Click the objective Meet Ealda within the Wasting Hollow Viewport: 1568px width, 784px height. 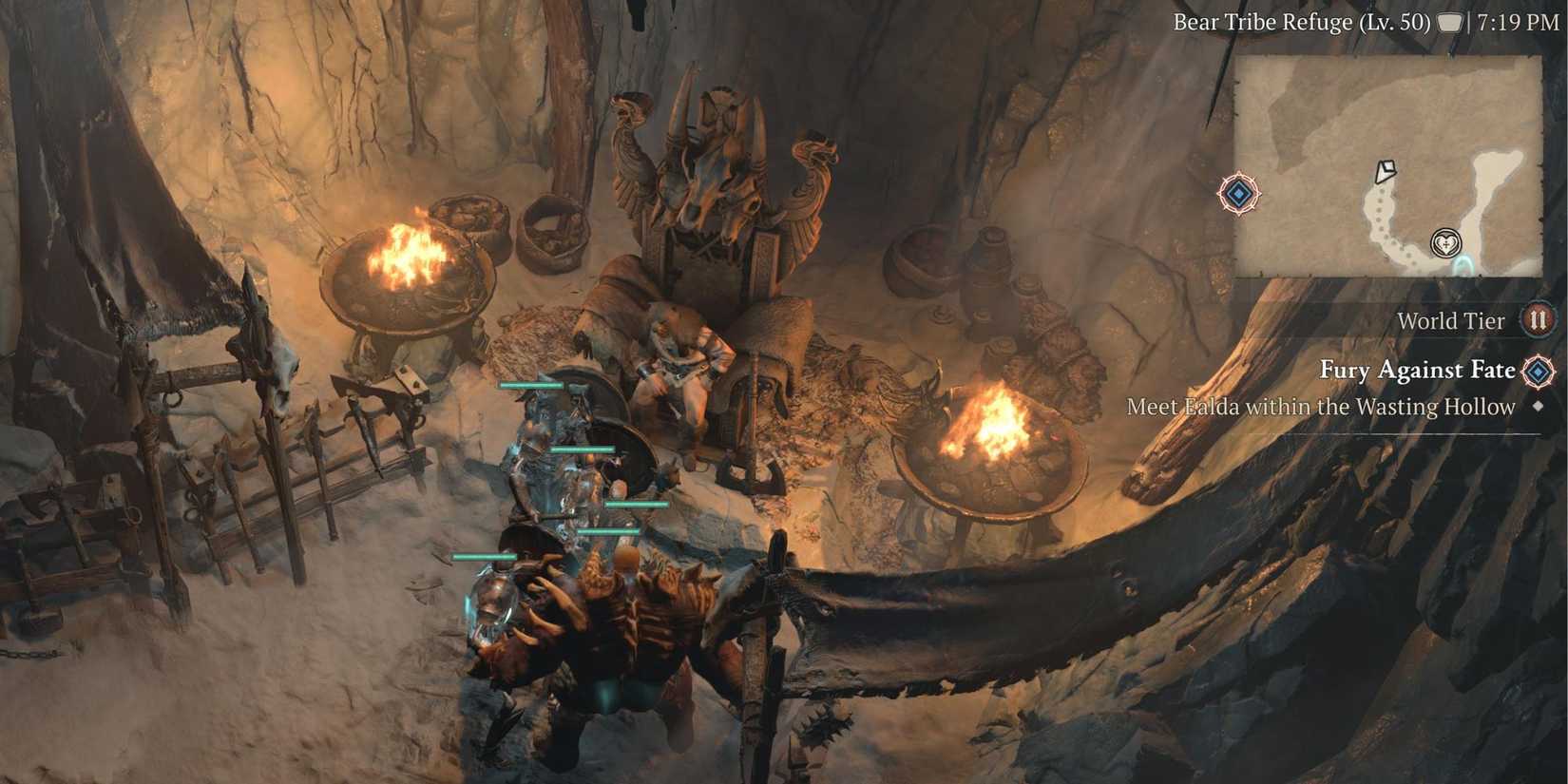click(x=1321, y=407)
